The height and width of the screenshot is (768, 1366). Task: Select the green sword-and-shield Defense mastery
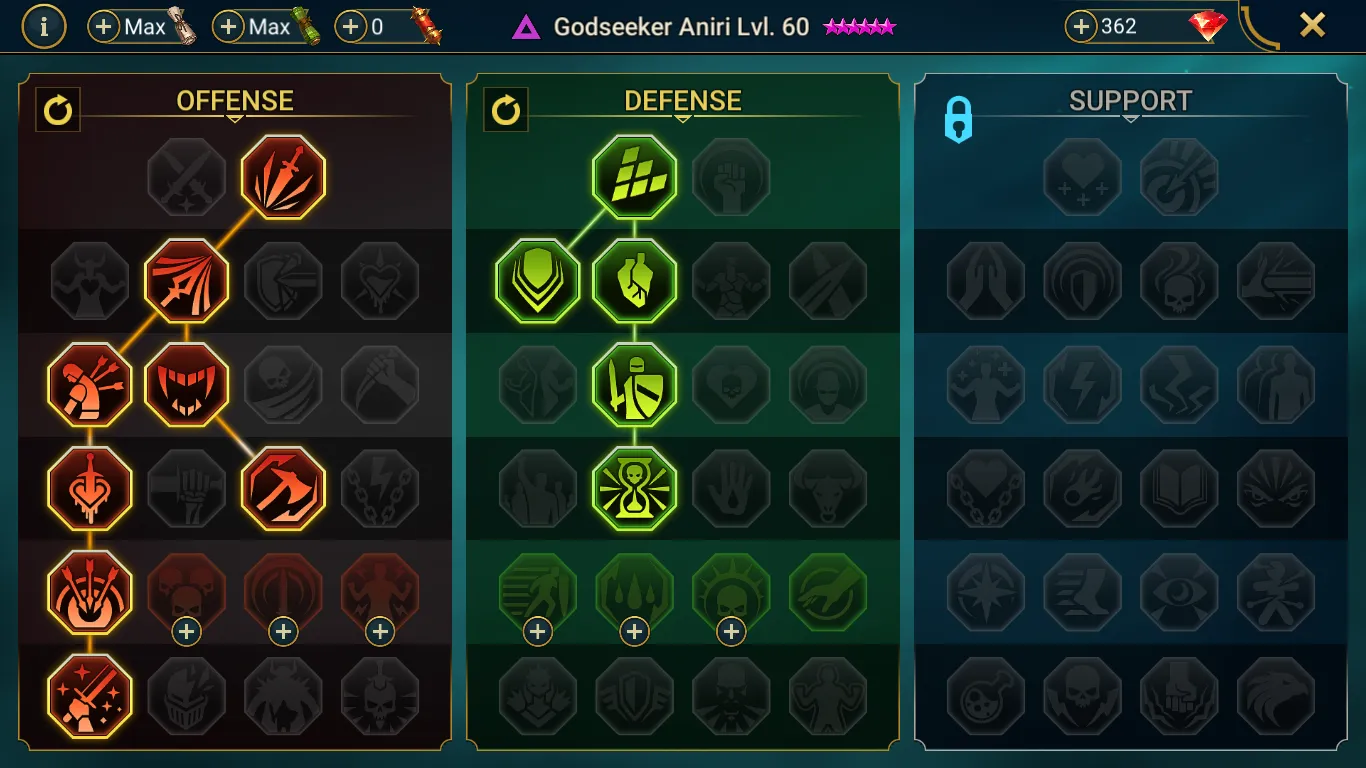click(634, 384)
